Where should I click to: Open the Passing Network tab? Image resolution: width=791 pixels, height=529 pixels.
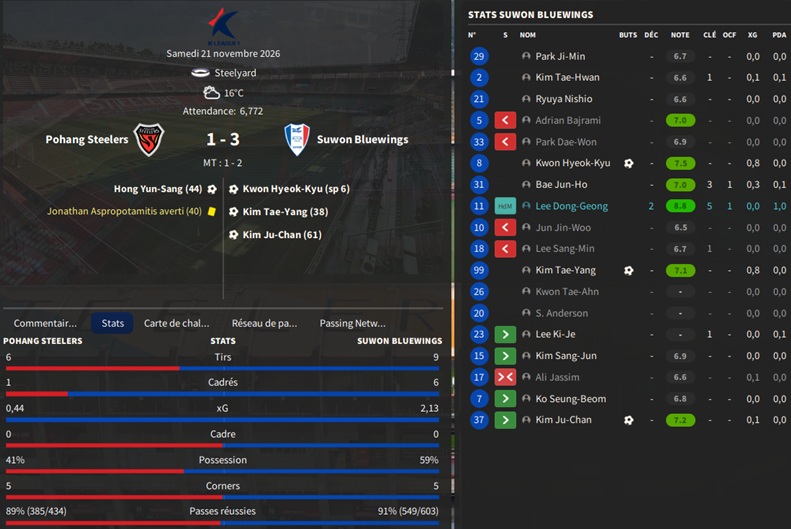352,323
